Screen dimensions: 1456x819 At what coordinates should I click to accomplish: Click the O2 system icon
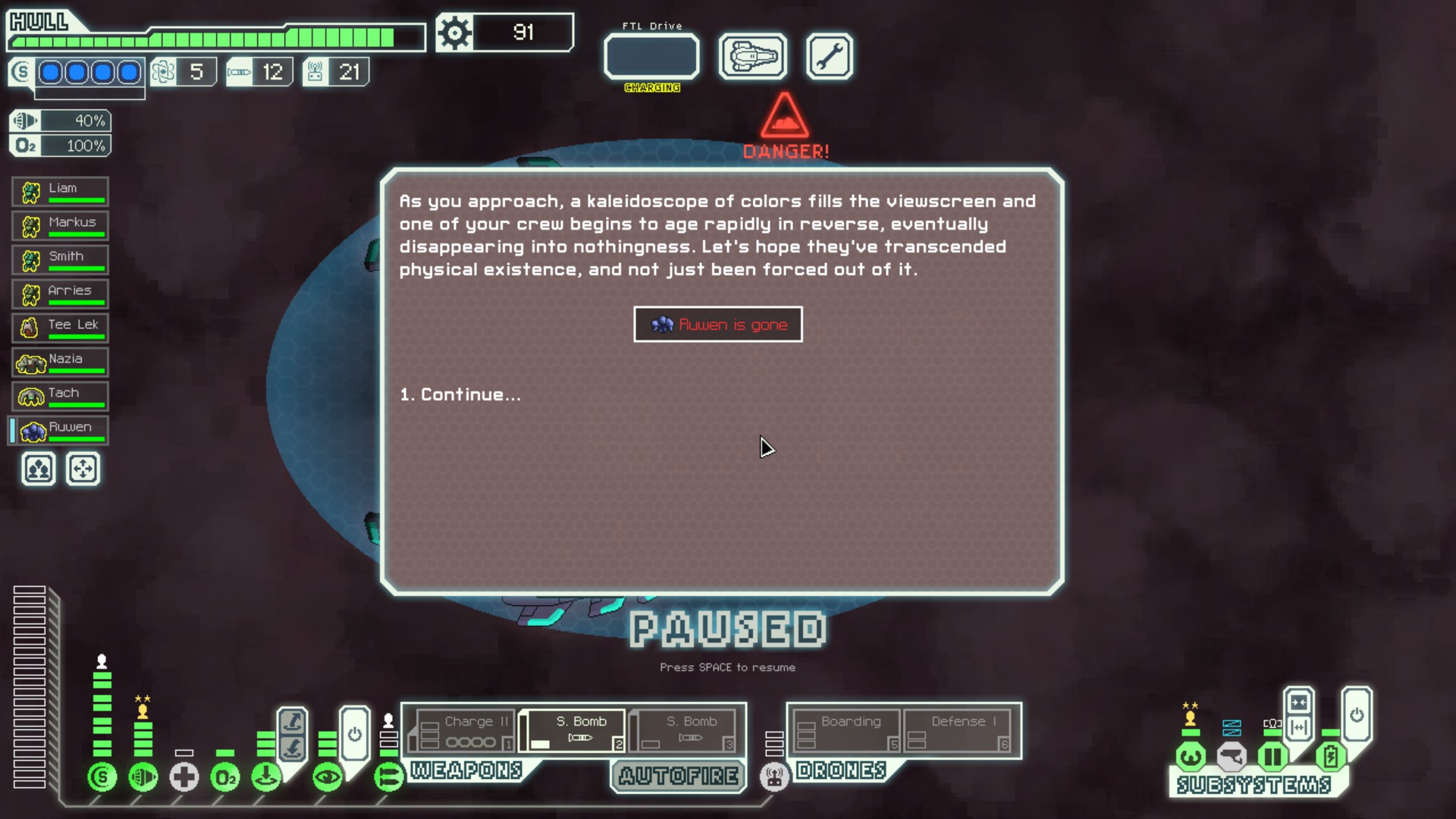tap(225, 777)
